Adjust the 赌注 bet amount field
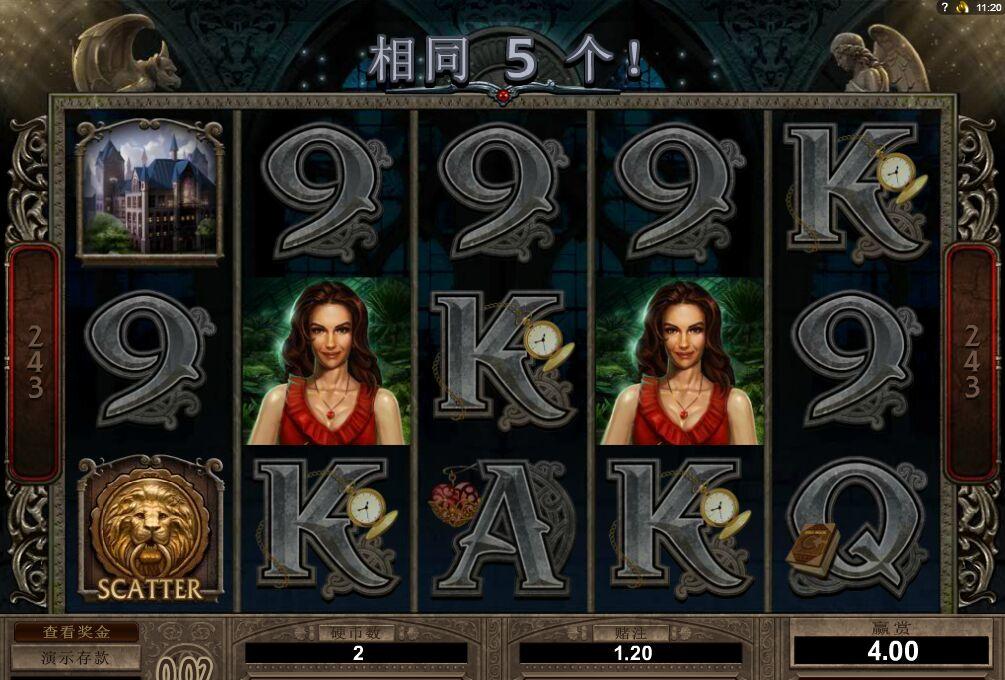Image resolution: width=1005 pixels, height=680 pixels. [630, 653]
